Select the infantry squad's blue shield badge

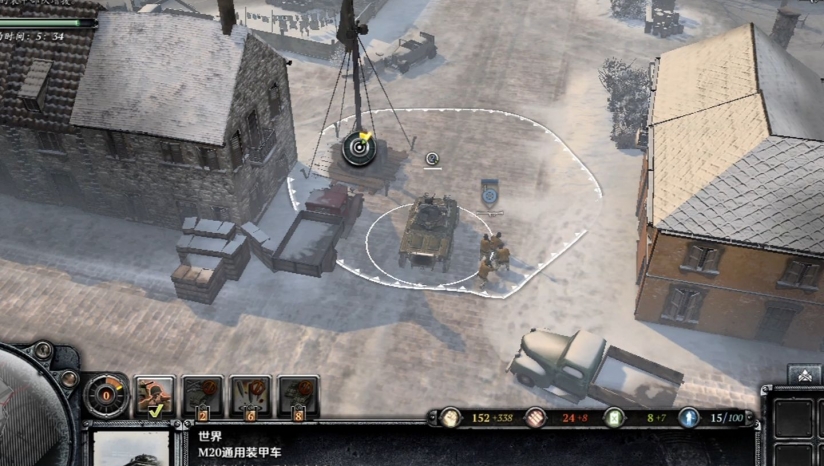[489, 192]
